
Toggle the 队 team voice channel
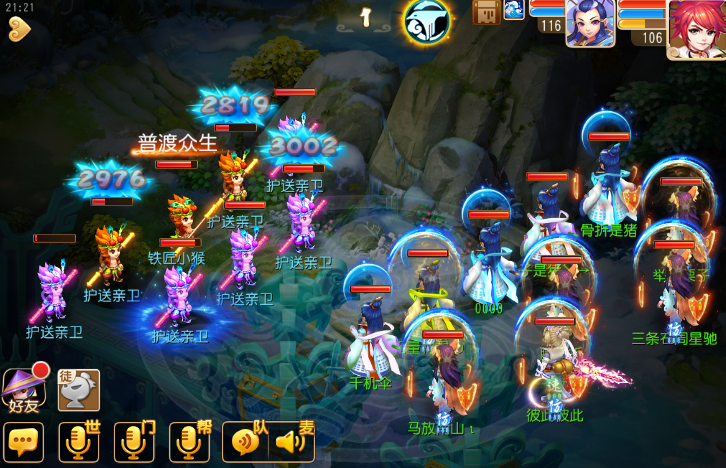point(247,441)
